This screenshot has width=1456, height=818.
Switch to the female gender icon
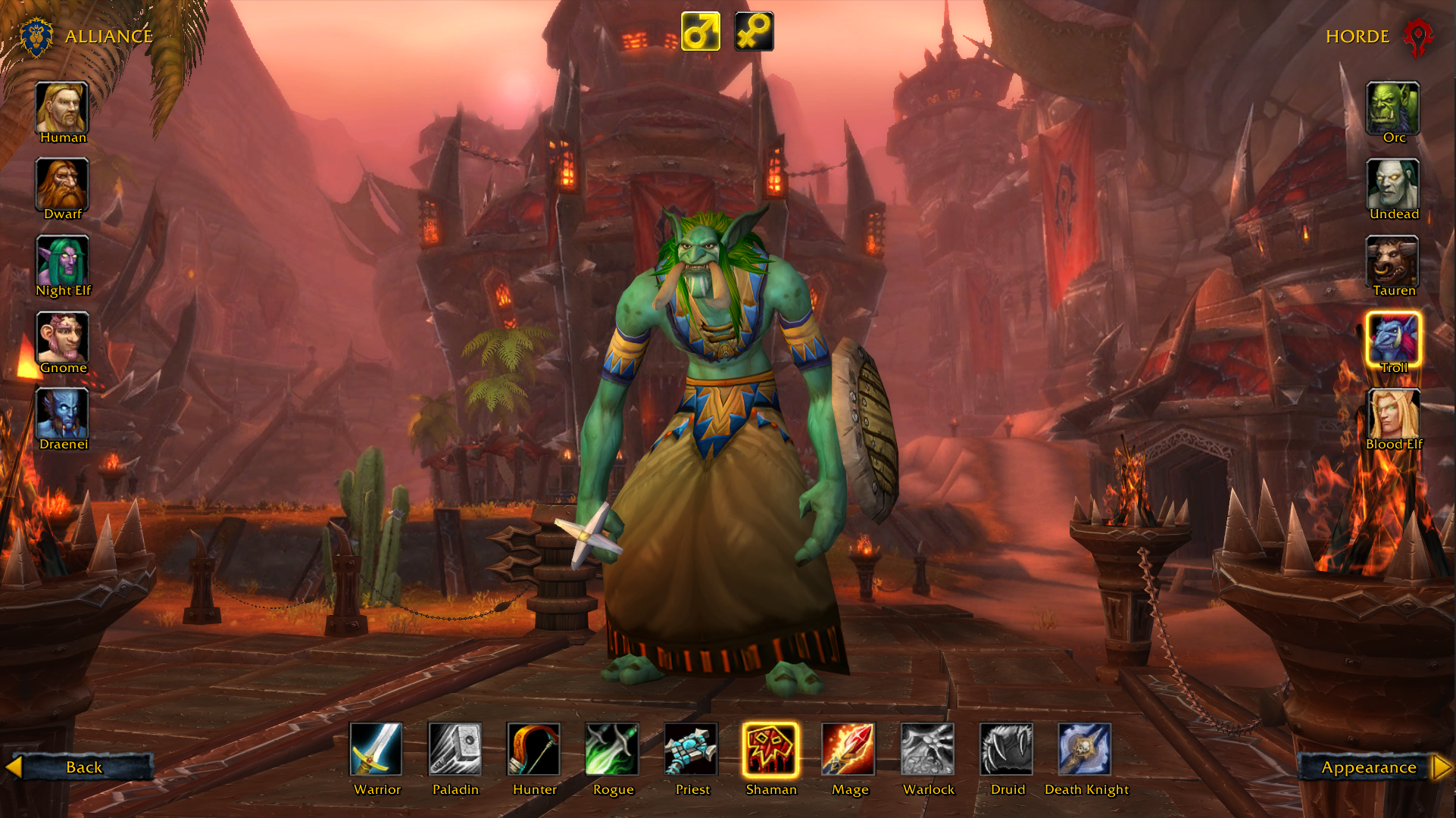[754, 32]
